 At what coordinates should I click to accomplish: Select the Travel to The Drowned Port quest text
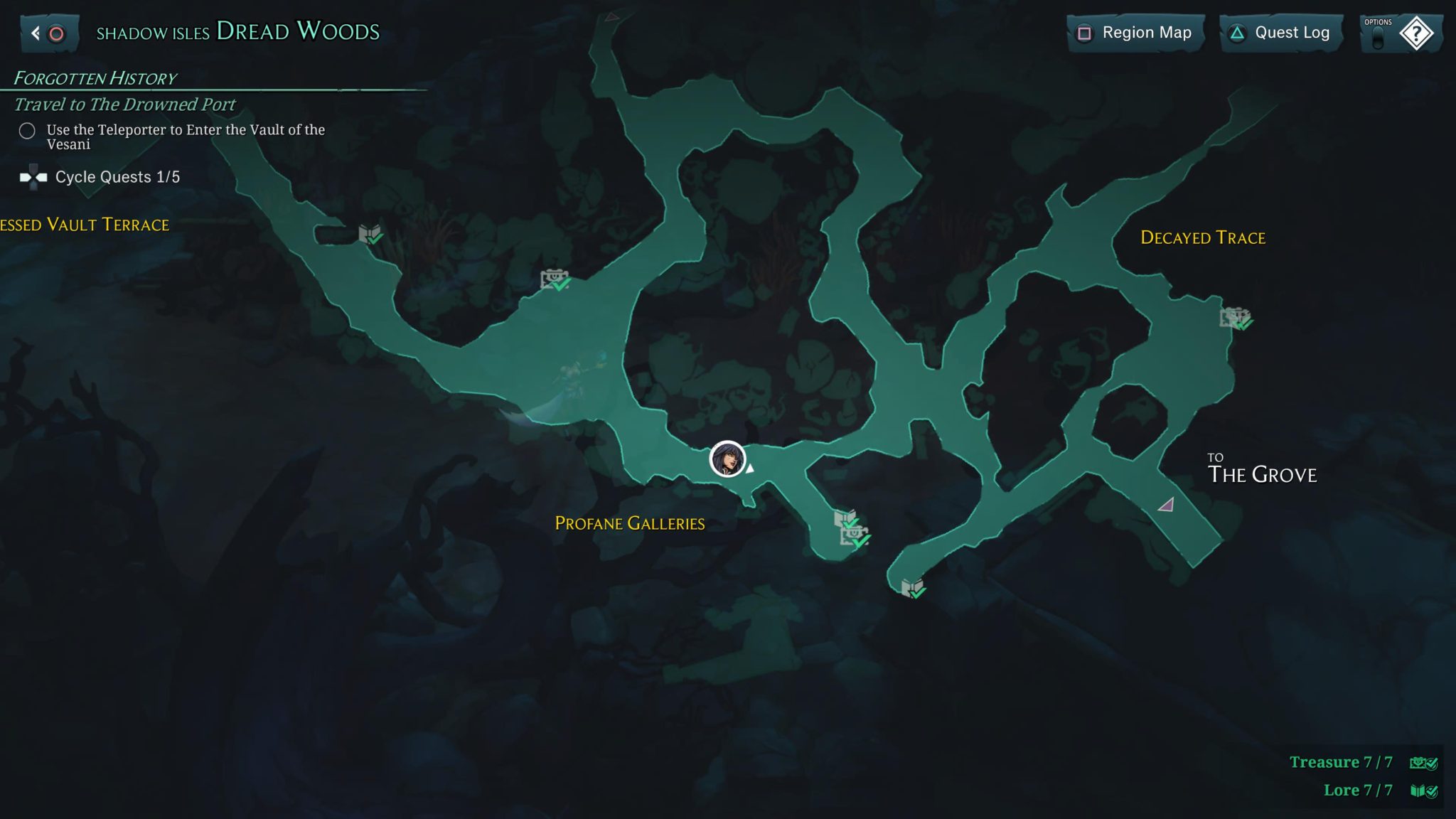pos(124,104)
